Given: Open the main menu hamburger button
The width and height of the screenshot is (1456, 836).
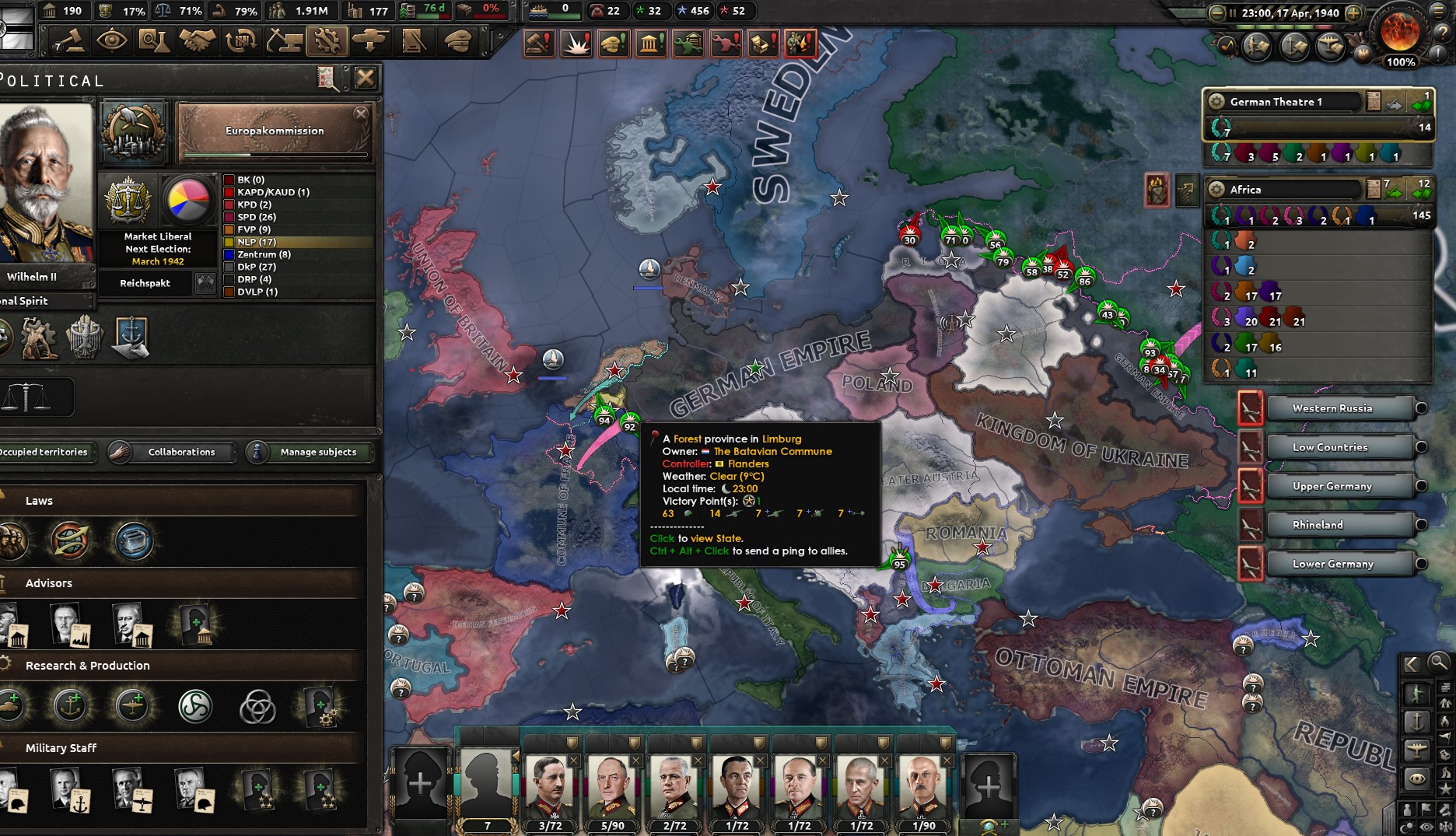Looking at the screenshot, I should 1437,12.
